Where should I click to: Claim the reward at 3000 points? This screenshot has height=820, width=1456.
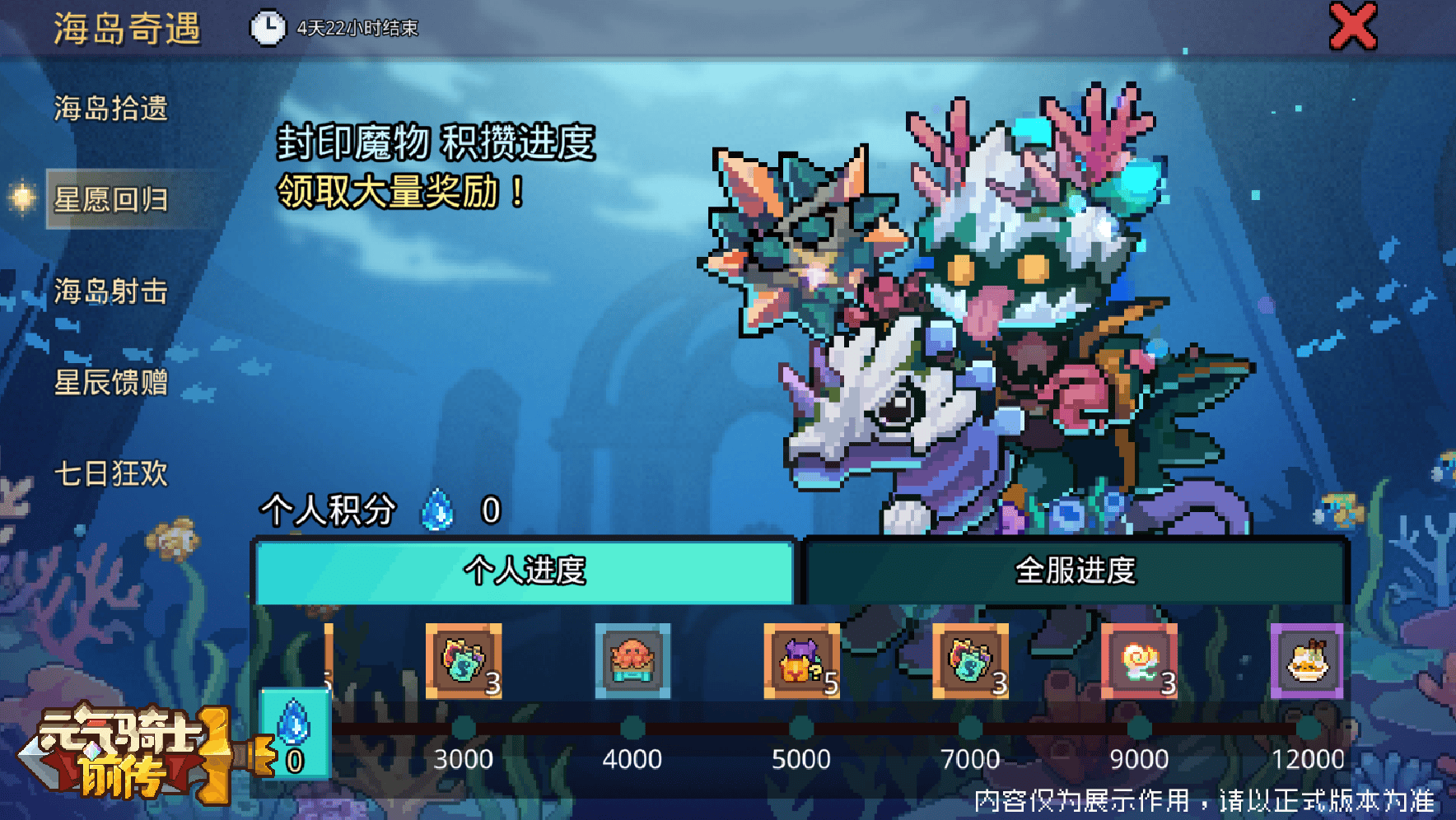click(465, 660)
